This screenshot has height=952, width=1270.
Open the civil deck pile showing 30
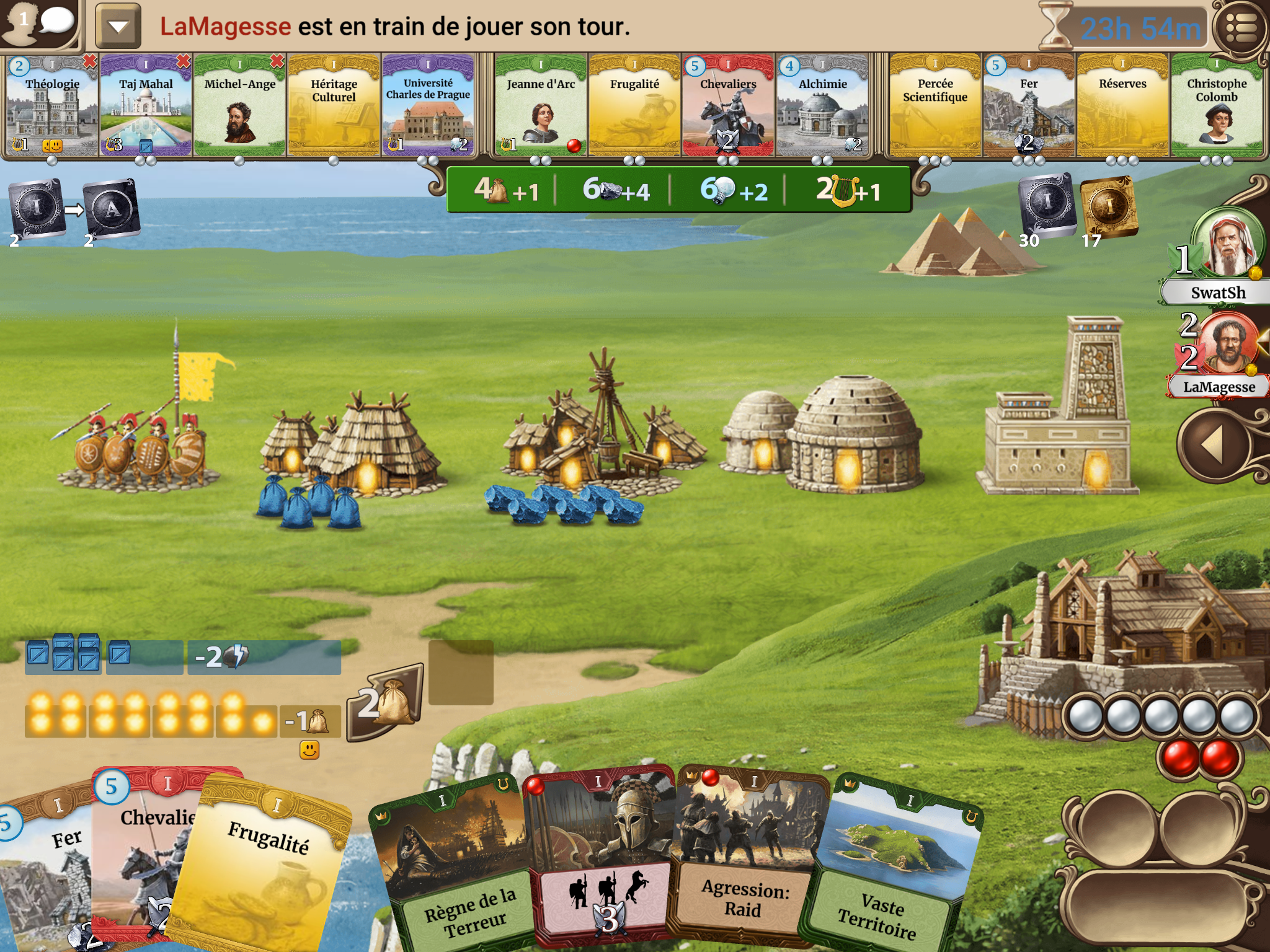pos(1047,205)
